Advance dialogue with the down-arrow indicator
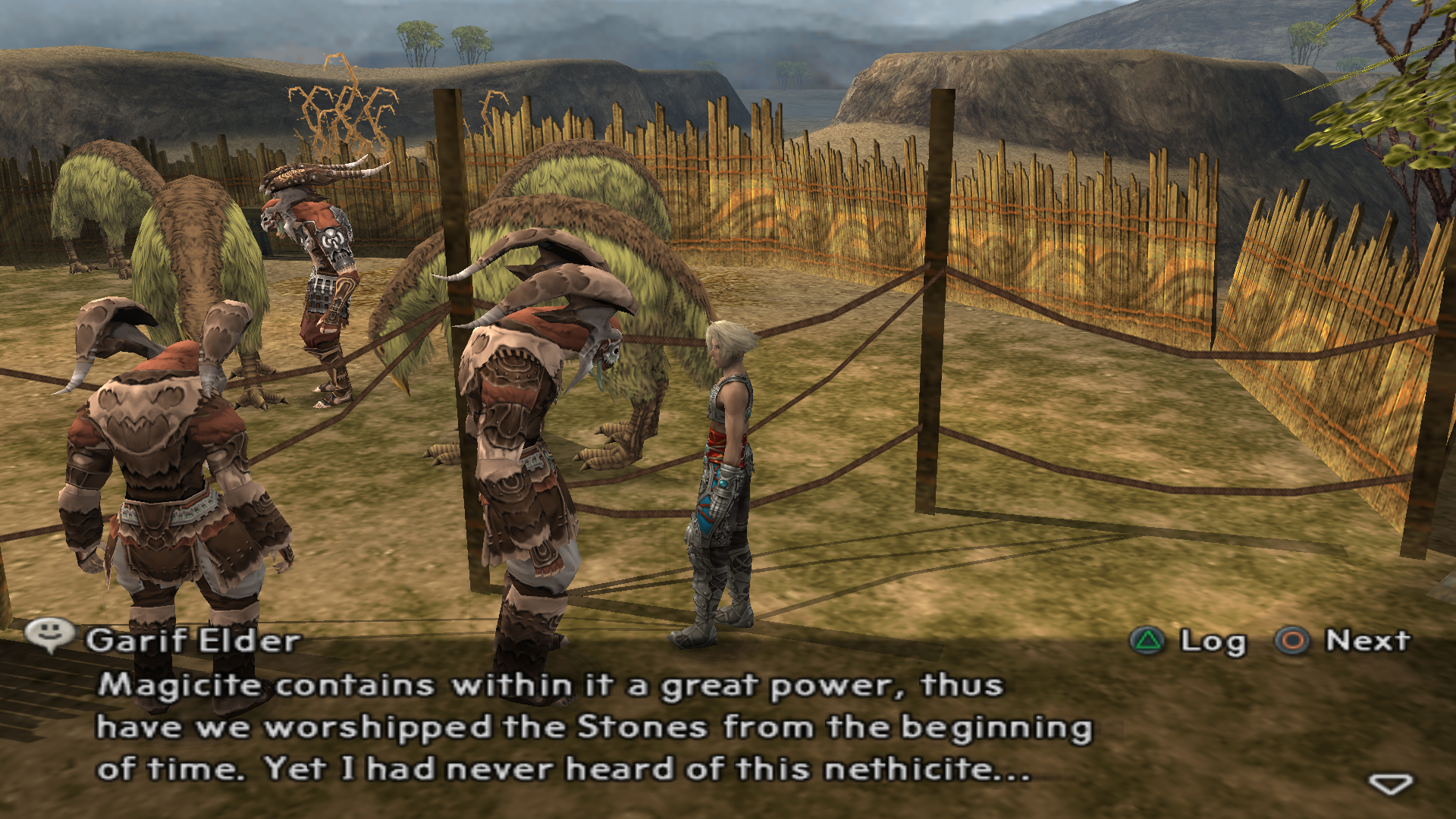 click(1391, 783)
